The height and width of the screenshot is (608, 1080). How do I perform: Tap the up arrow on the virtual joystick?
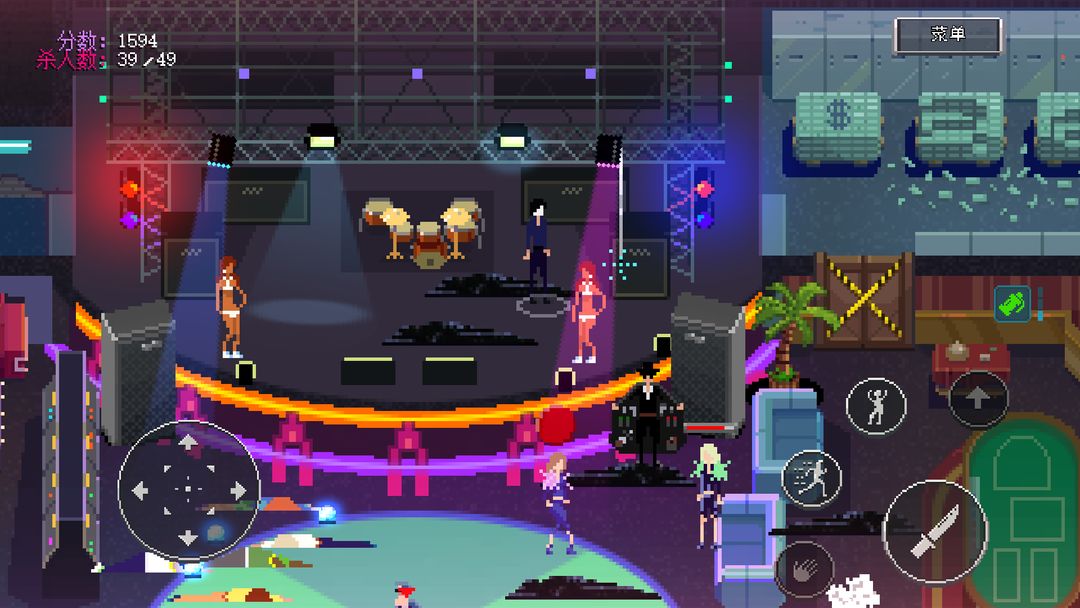click(188, 441)
